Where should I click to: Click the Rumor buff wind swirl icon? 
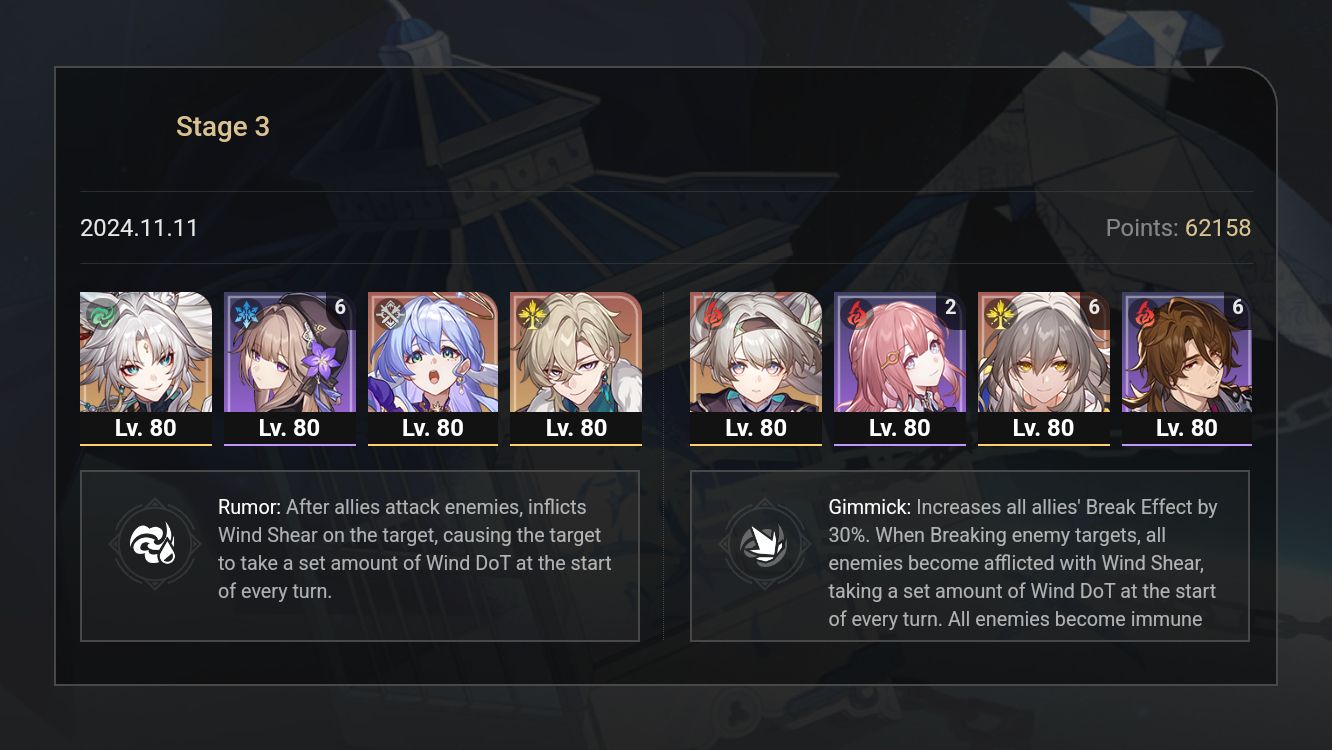[155, 543]
